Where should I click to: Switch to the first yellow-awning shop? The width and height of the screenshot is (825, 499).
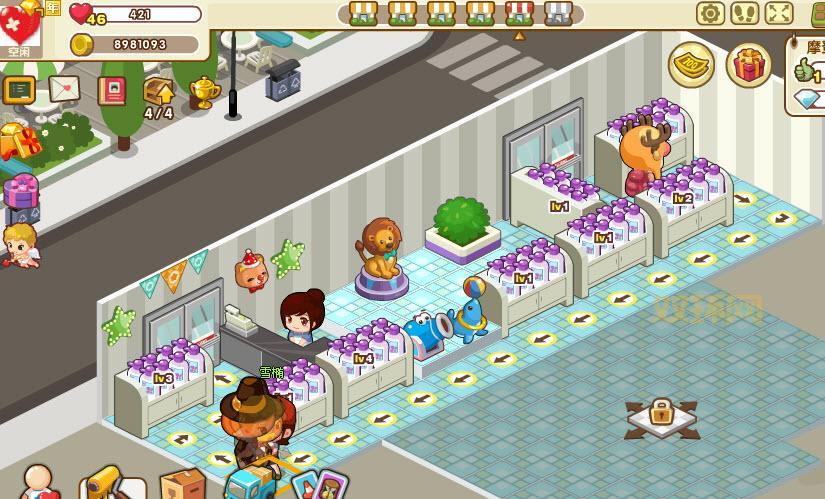click(363, 13)
